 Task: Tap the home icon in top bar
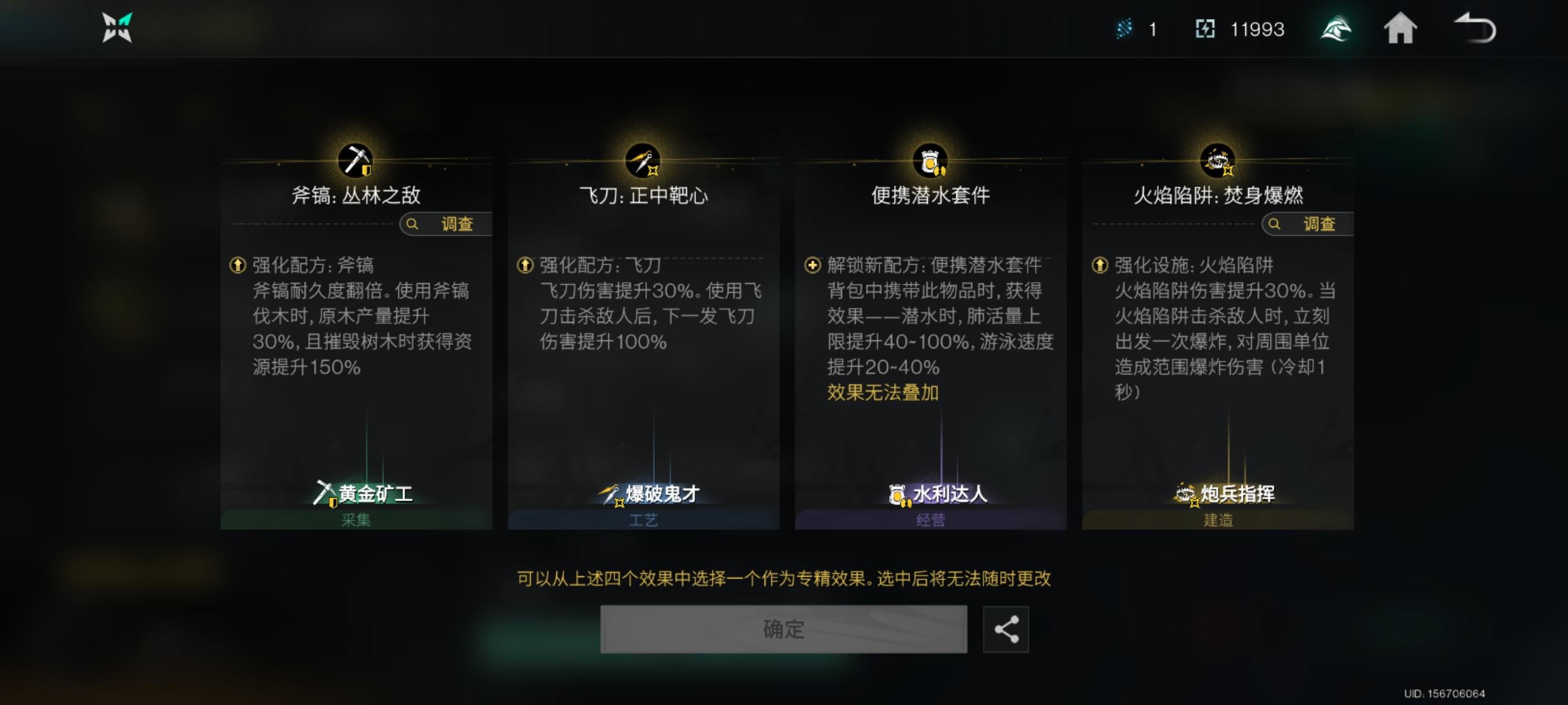(x=1401, y=28)
